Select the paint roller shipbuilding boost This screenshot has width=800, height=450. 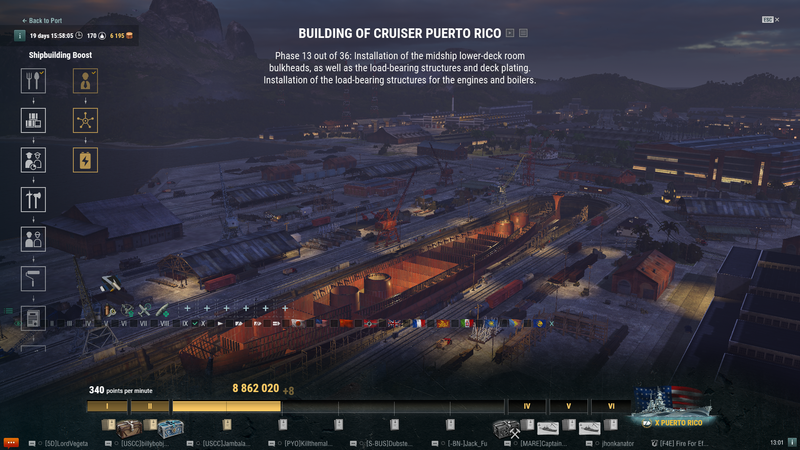click(x=33, y=279)
